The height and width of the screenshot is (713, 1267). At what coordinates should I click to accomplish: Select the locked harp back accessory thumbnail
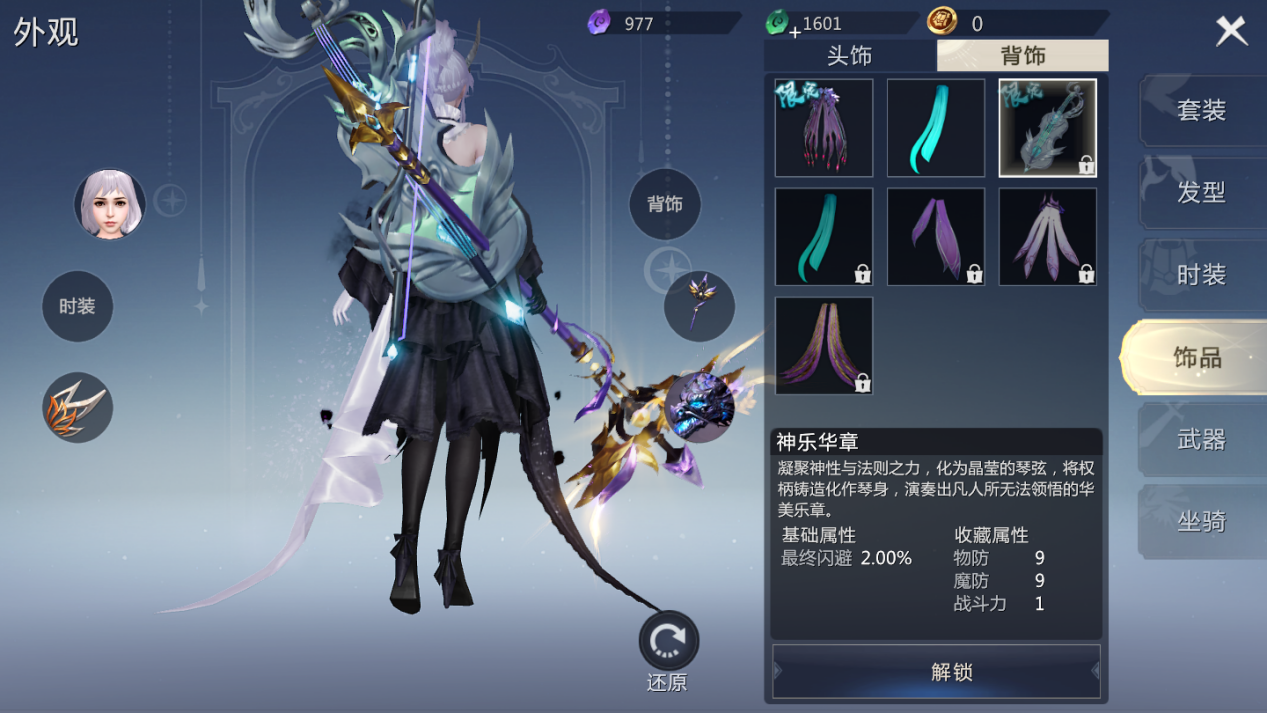click(x=1047, y=128)
